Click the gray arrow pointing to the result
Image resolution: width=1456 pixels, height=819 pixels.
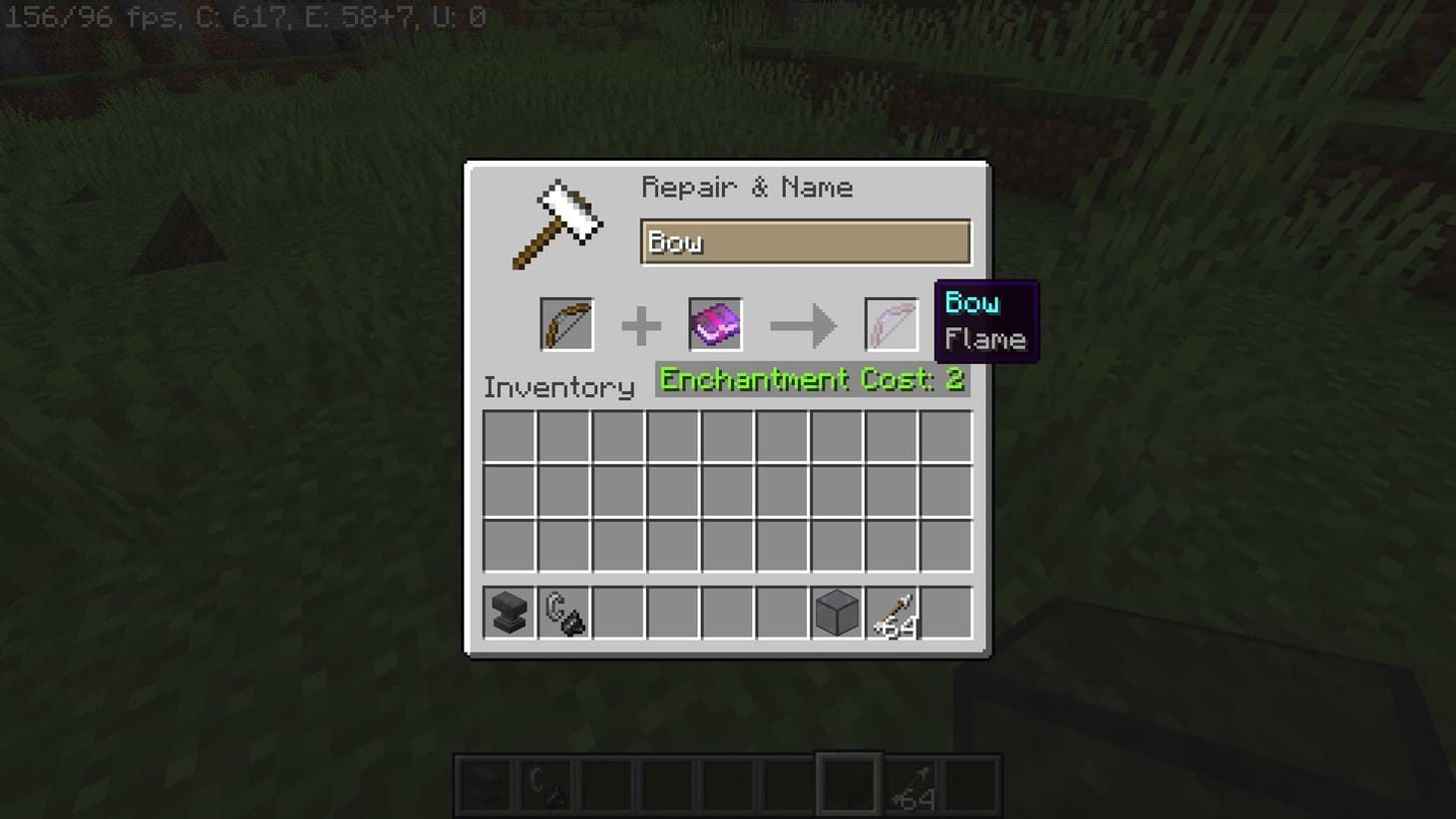point(803,323)
